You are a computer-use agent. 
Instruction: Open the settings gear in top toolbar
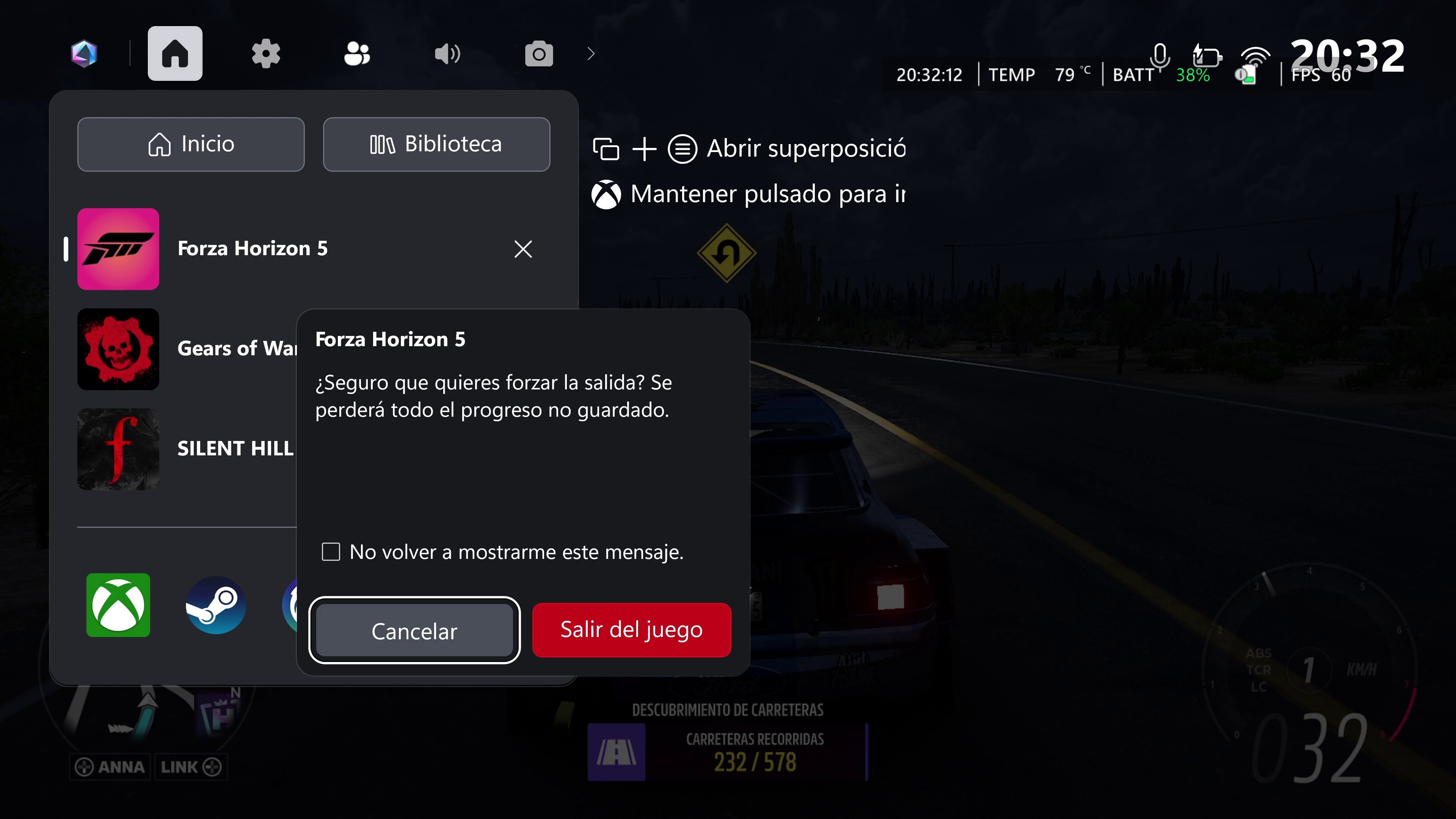(266, 54)
